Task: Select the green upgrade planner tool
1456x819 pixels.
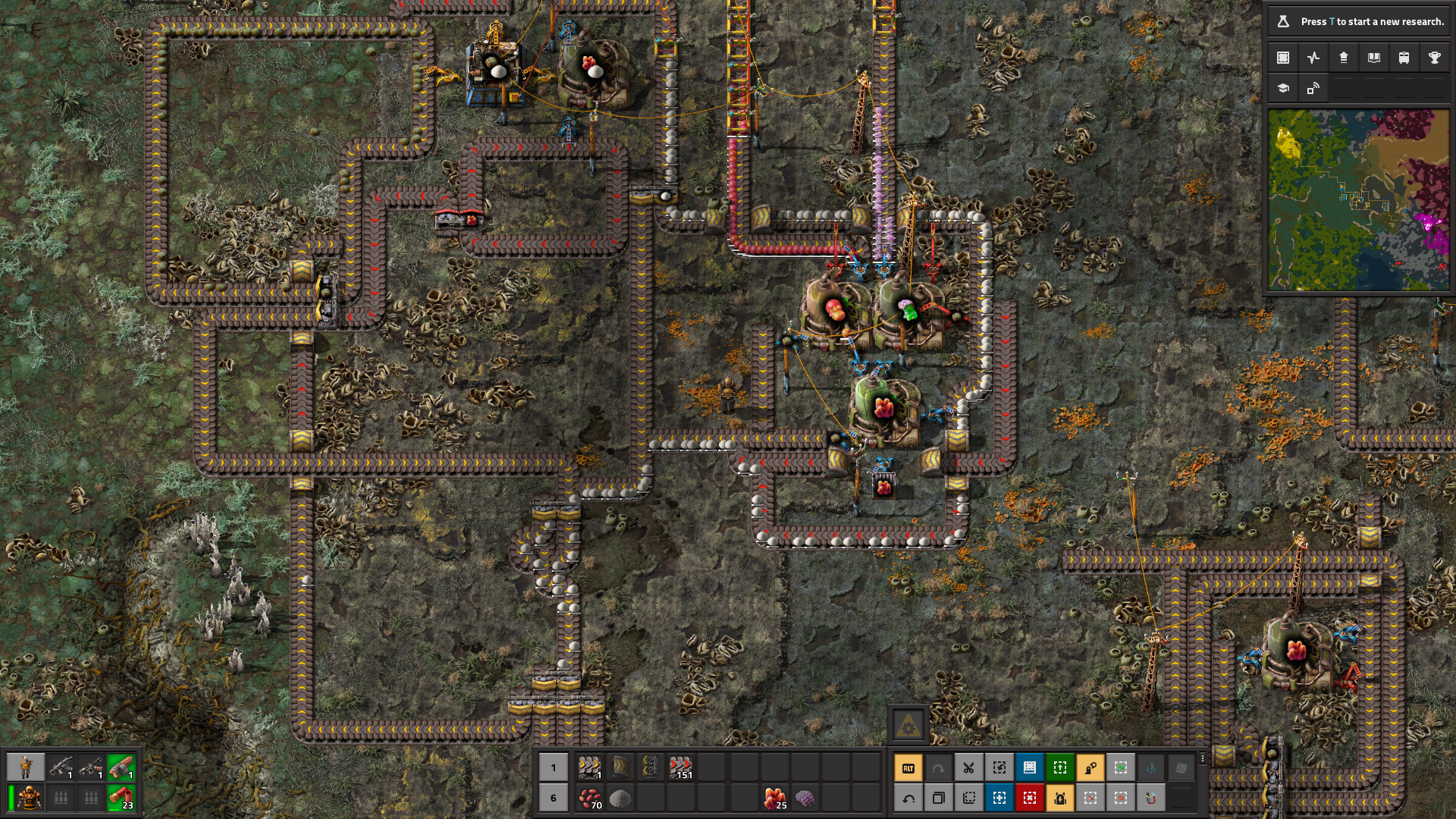Action: point(1059,768)
